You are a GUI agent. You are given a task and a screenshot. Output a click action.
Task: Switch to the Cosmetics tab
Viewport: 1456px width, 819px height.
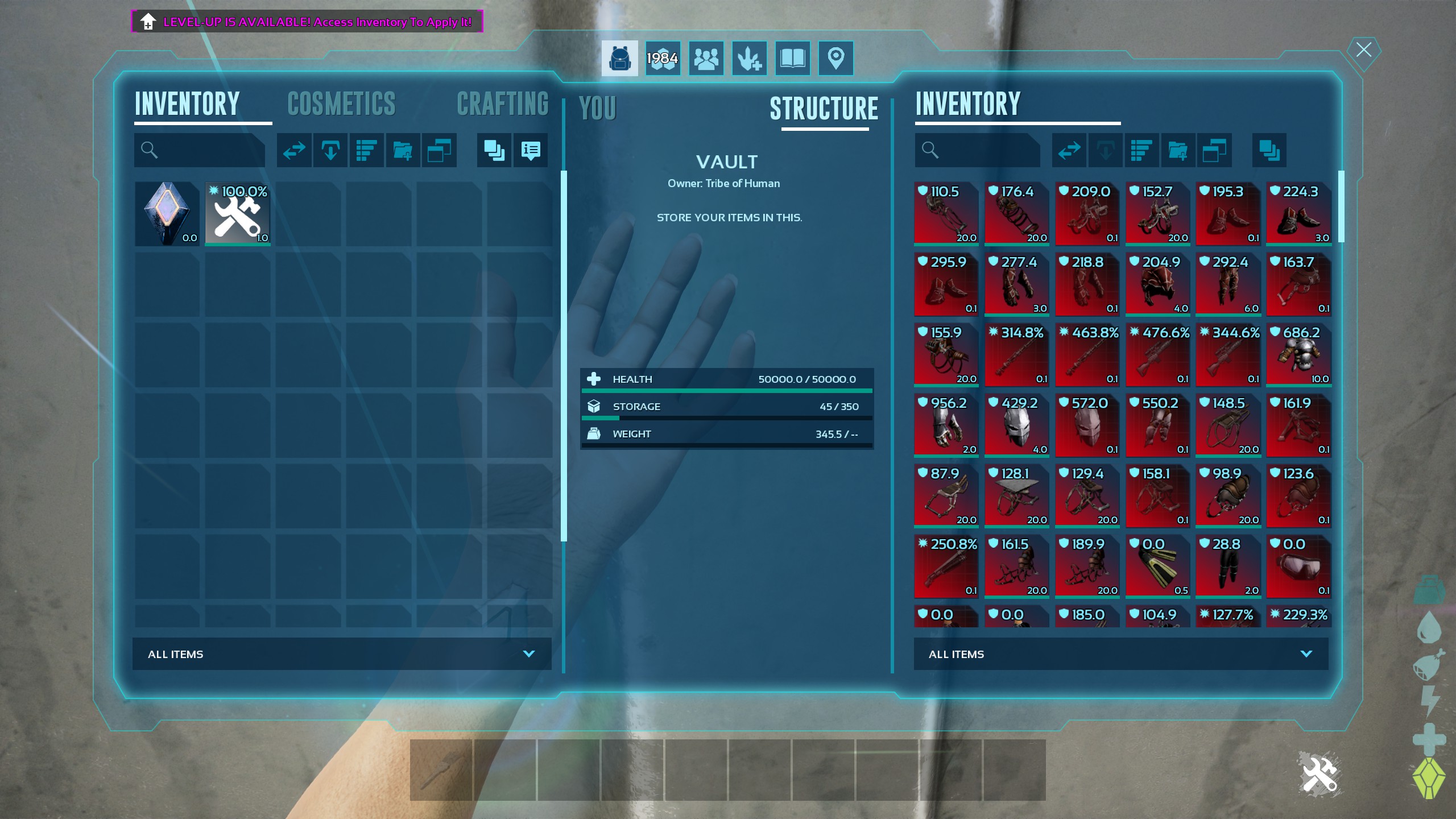pyautogui.click(x=341, y=104)
